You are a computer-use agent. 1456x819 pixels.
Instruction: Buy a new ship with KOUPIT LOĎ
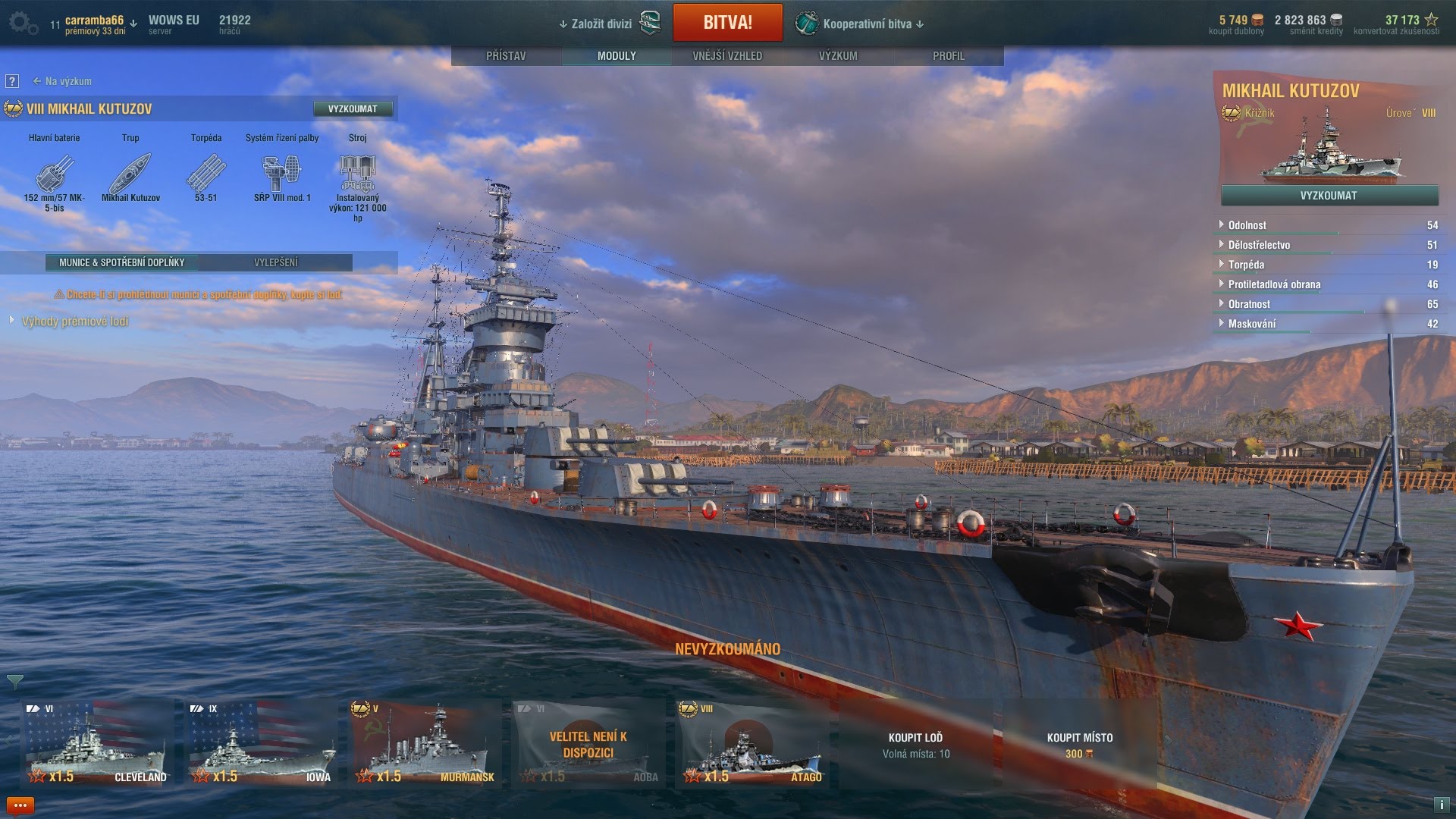tap(915, 743)
